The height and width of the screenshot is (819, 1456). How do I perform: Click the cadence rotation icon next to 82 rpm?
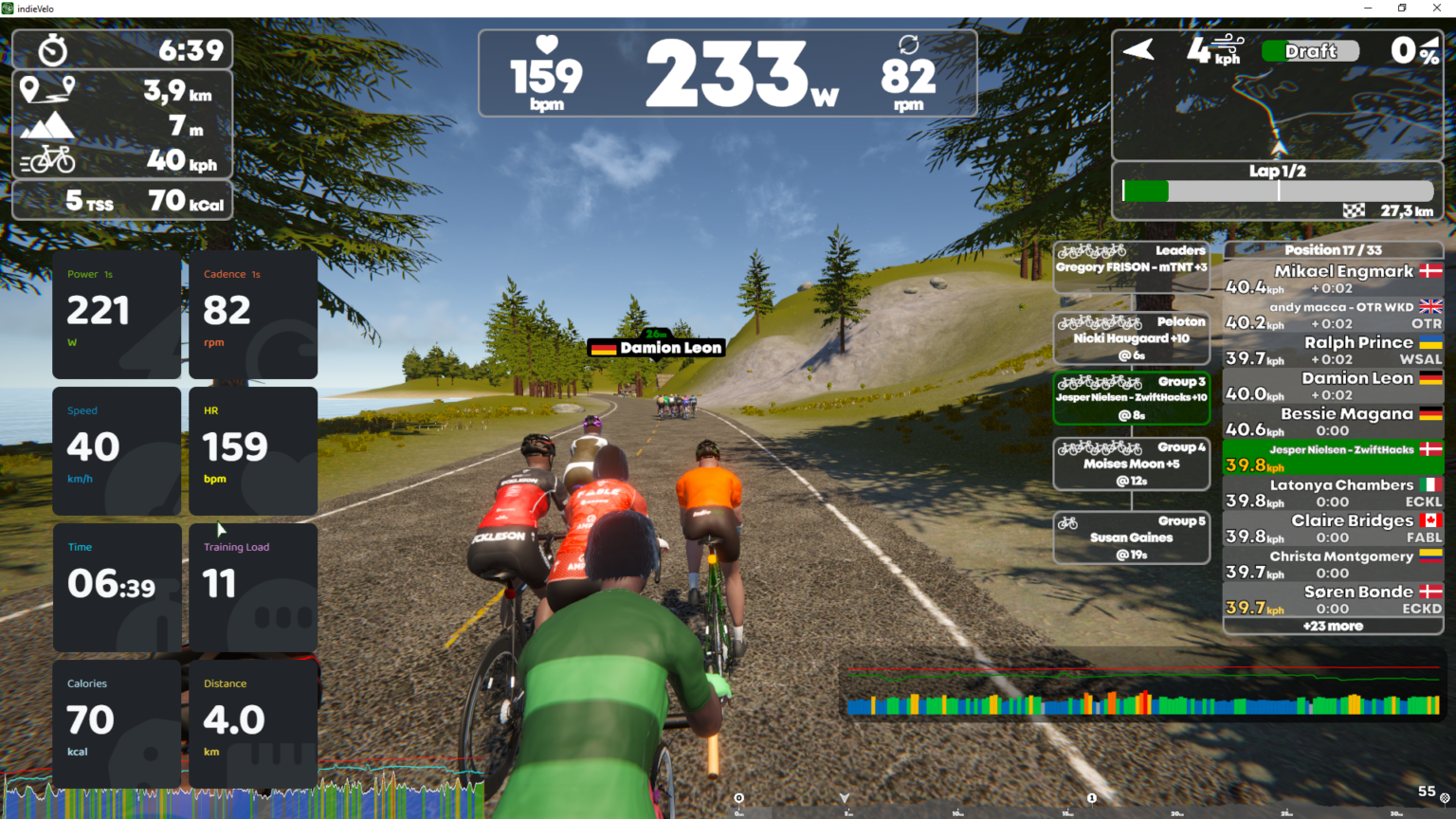click(x=909, y=45)
